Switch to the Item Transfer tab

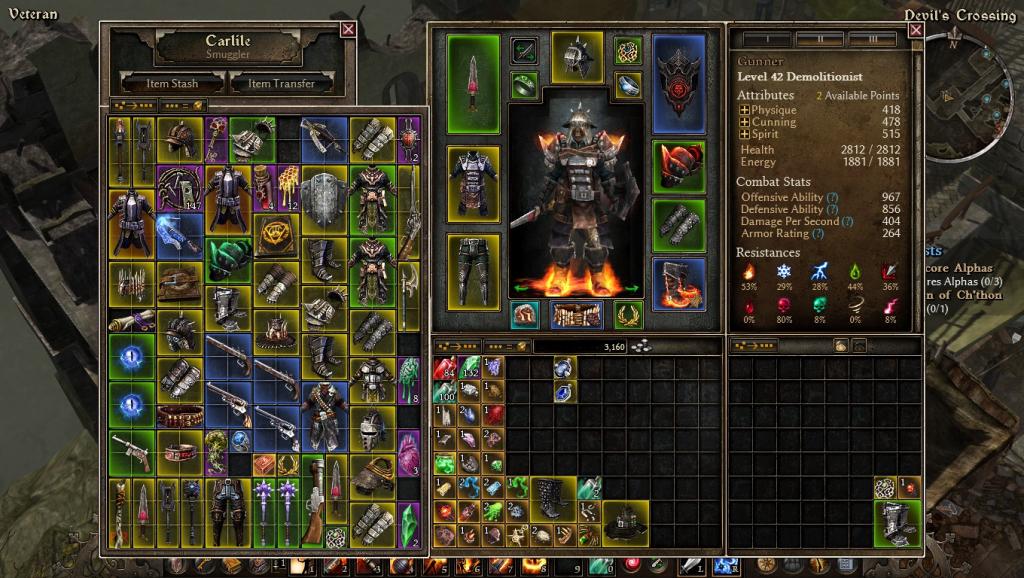[281, 83]
